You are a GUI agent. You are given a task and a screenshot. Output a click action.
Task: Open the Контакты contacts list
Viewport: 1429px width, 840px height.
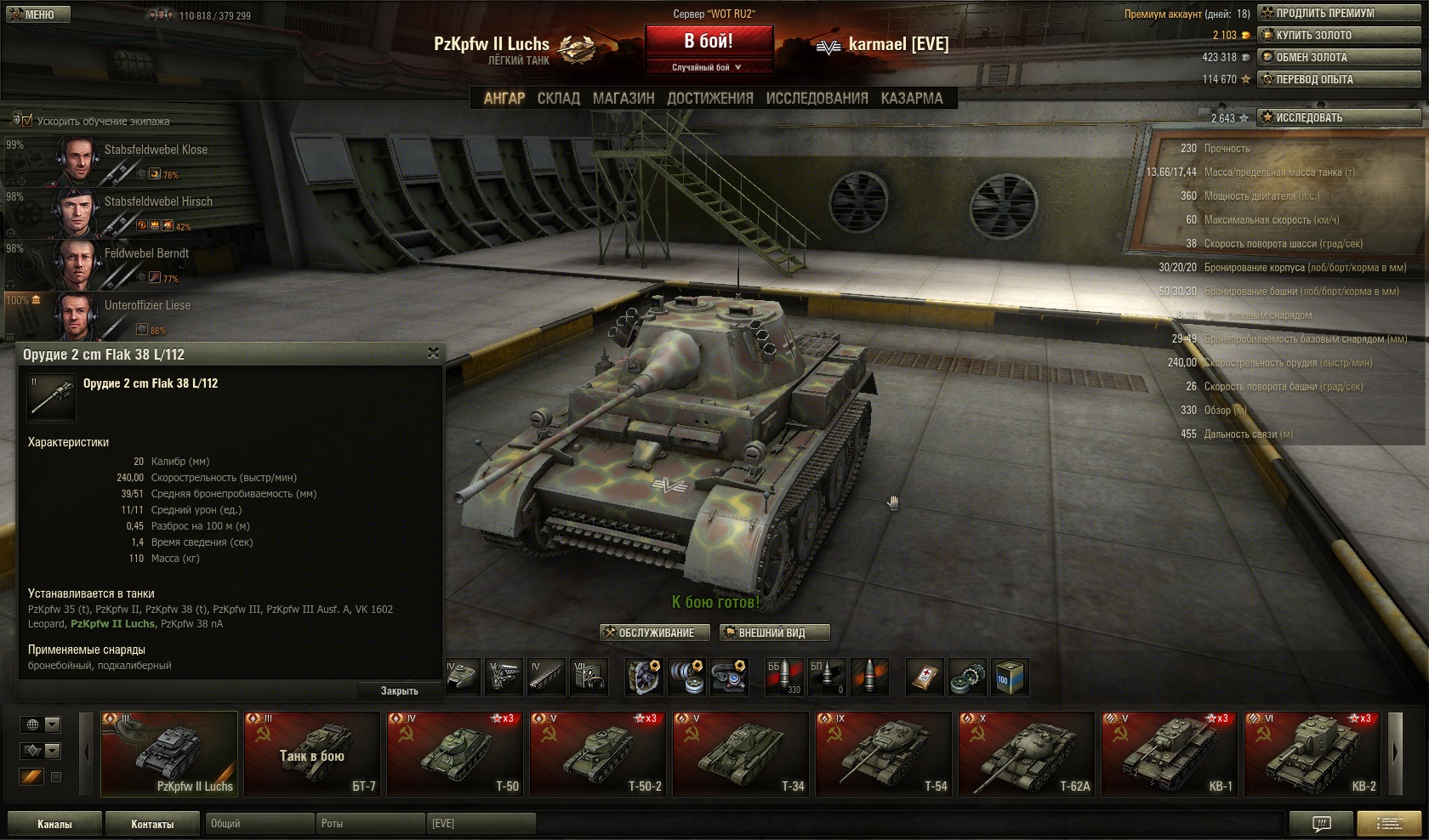click(x=152, y=824)
